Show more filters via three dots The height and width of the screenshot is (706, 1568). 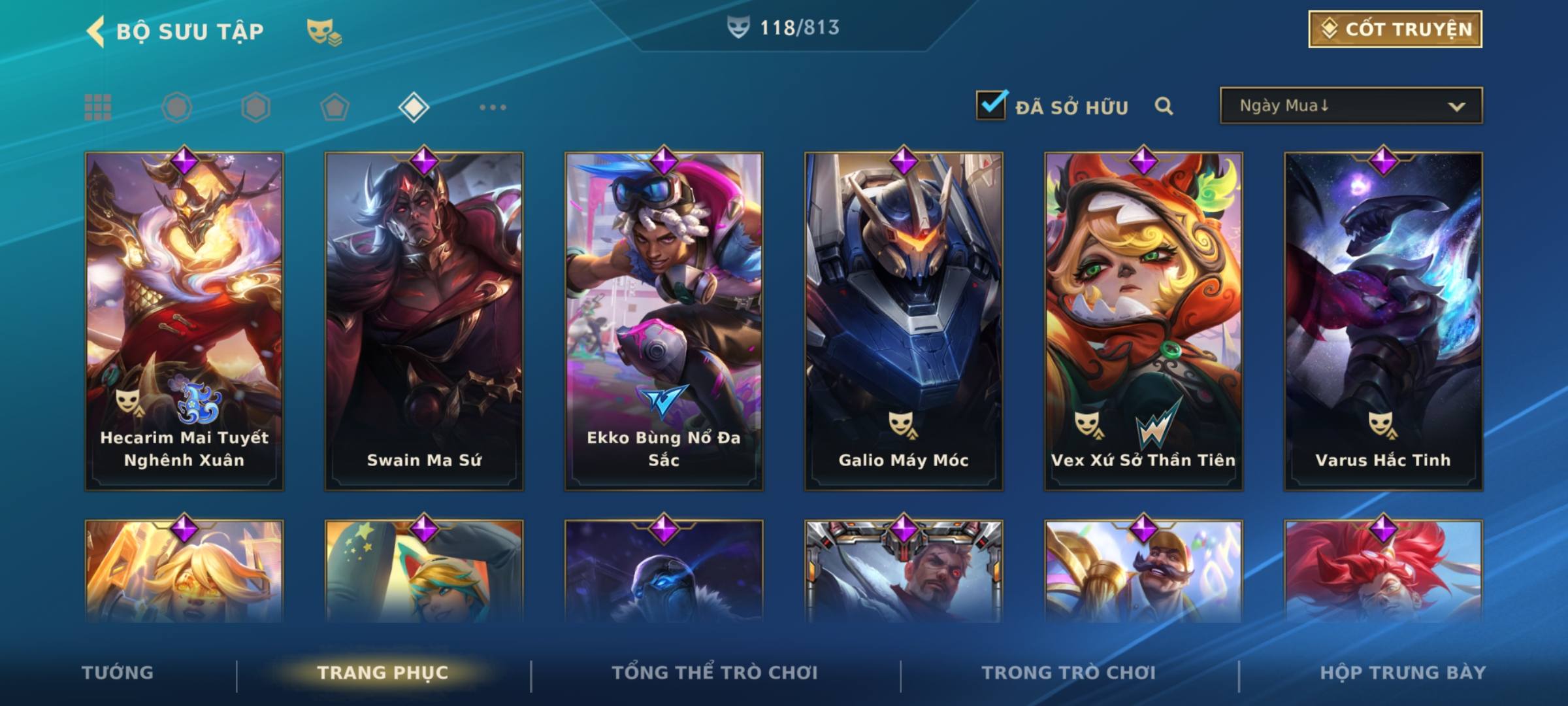[493, 107]
